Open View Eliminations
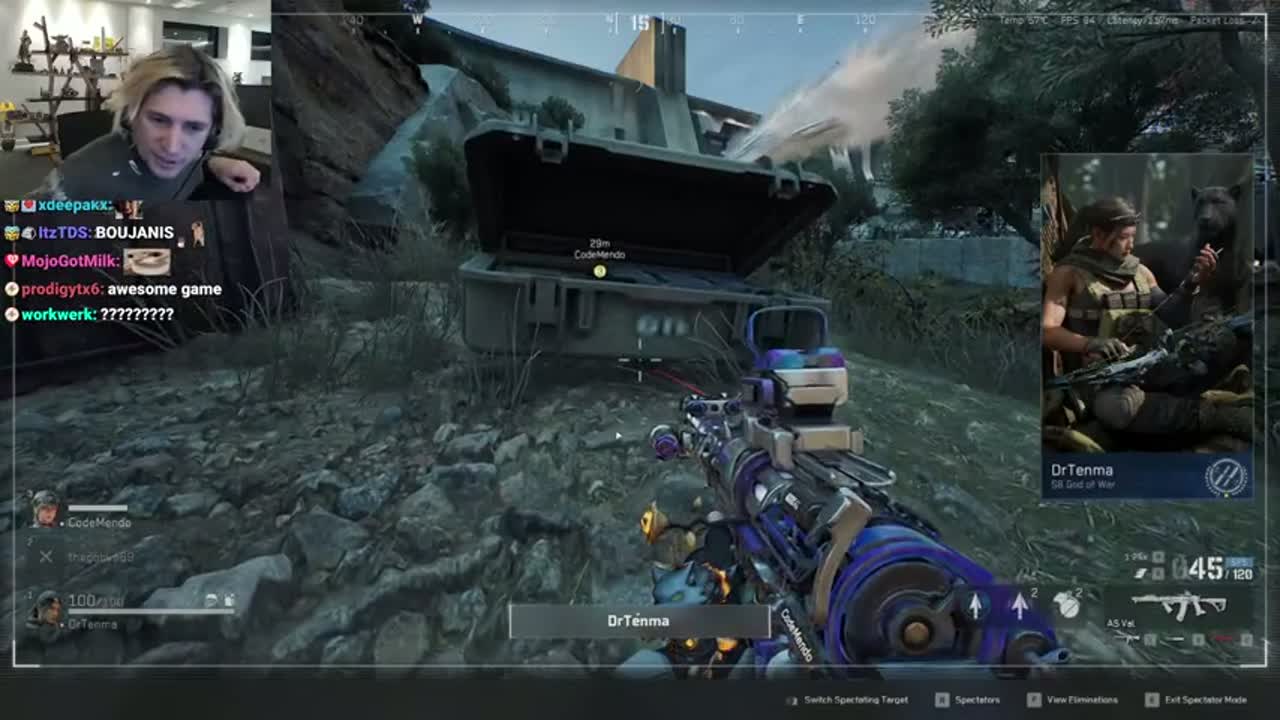1280x720 pixels. coord(1081,701)
